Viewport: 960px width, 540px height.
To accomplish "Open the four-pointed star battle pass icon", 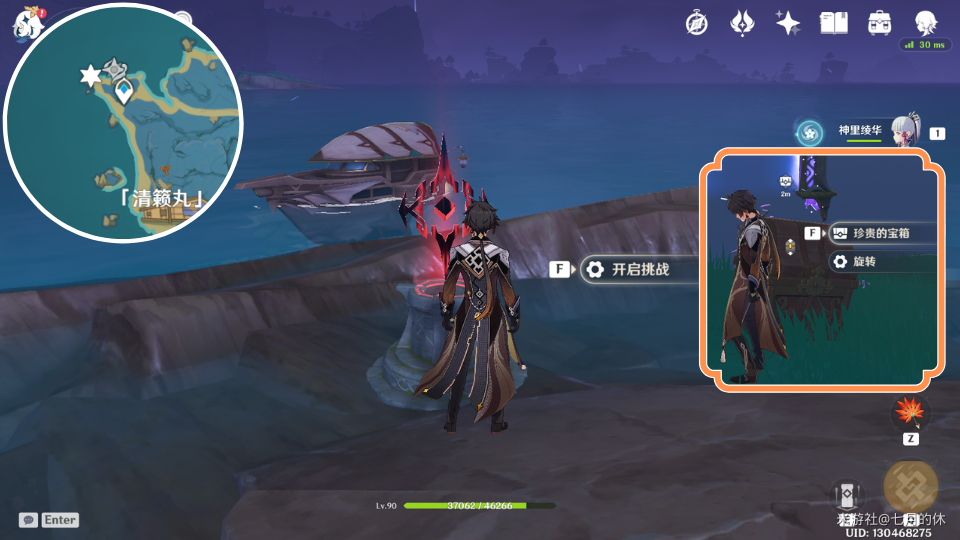I will (787, 23).
